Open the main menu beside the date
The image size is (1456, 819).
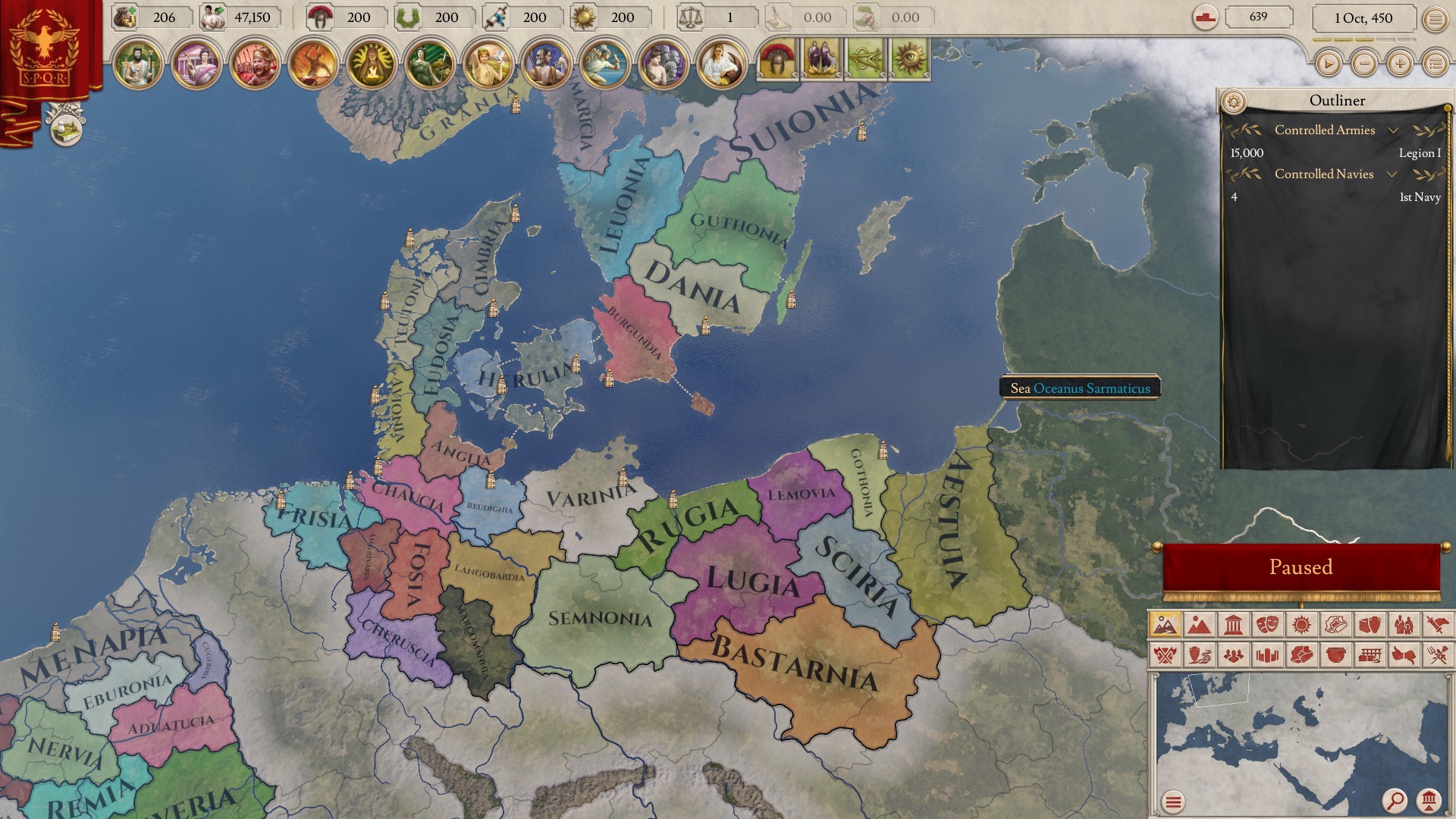point(1435,20)
